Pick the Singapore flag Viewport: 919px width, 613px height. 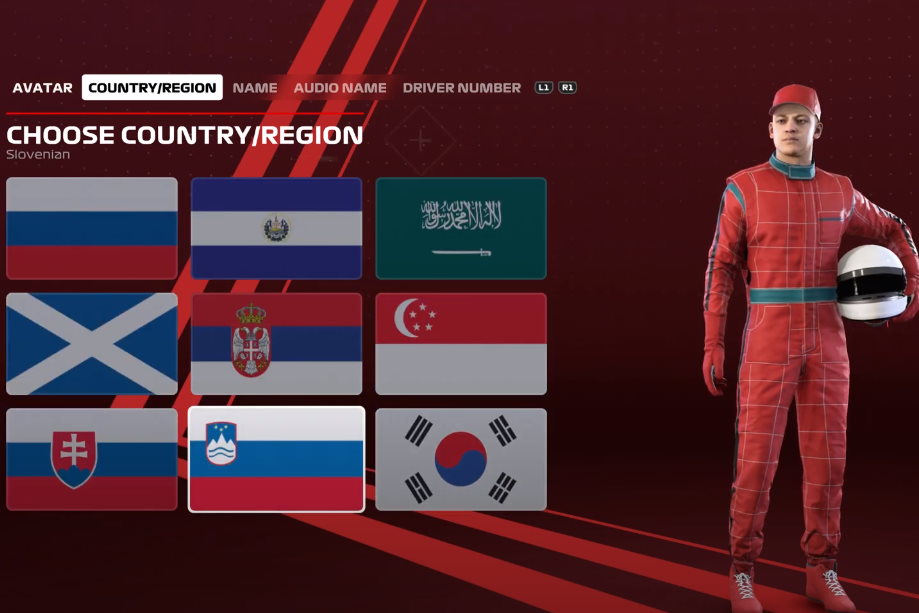461,344
